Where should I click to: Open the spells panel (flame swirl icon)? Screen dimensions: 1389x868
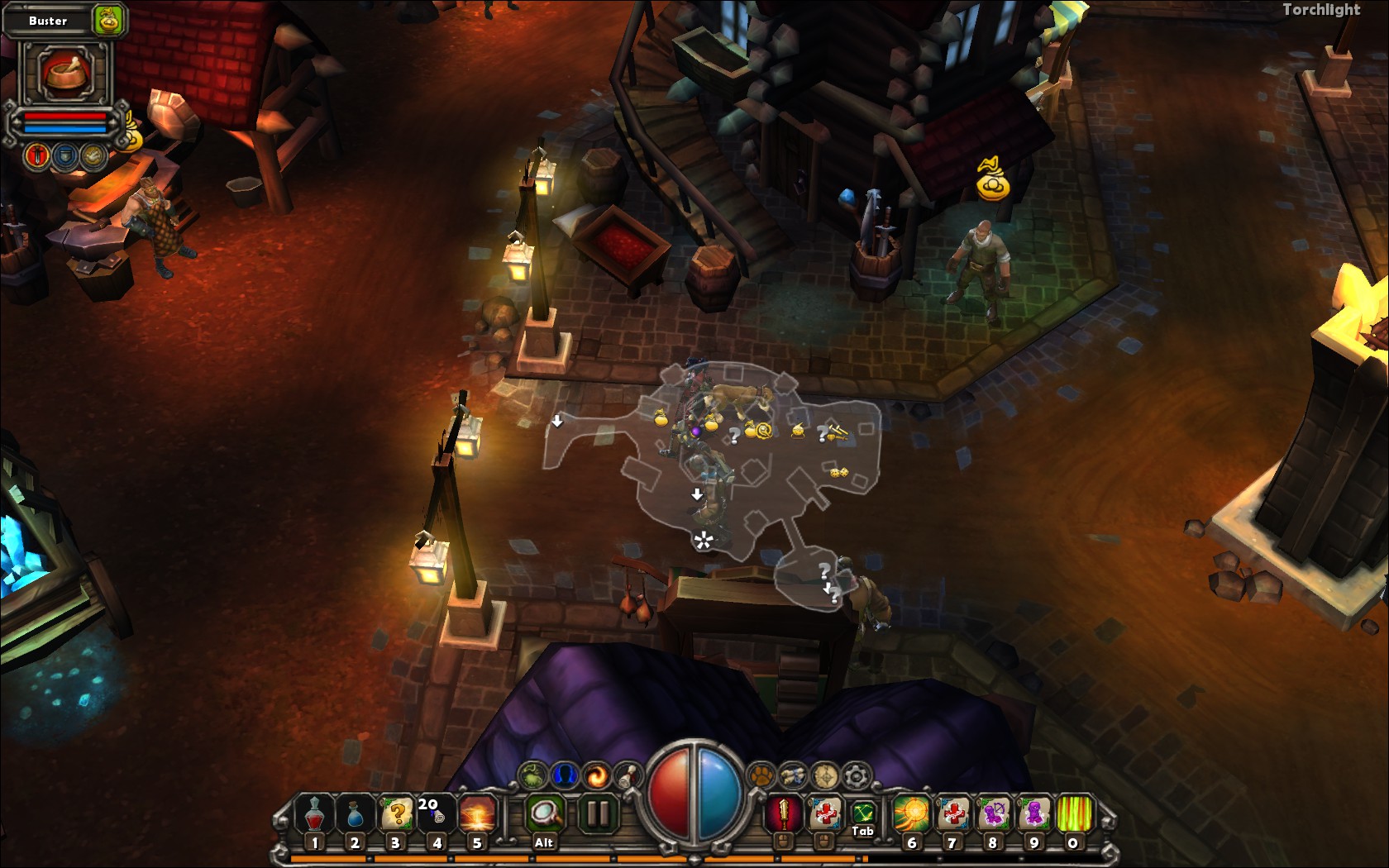point(596,775)
